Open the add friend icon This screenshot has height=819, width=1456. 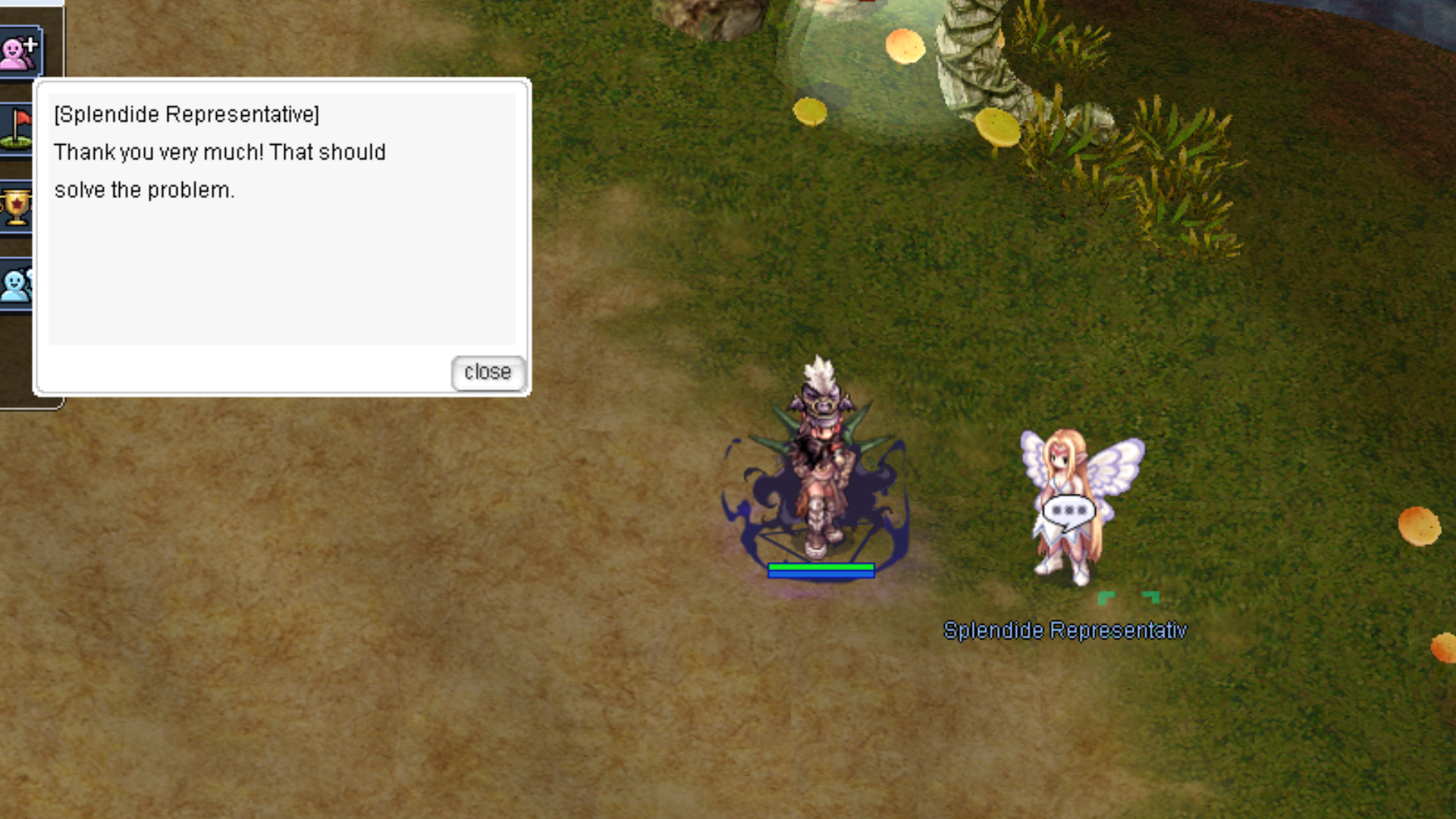coord(19,52)
